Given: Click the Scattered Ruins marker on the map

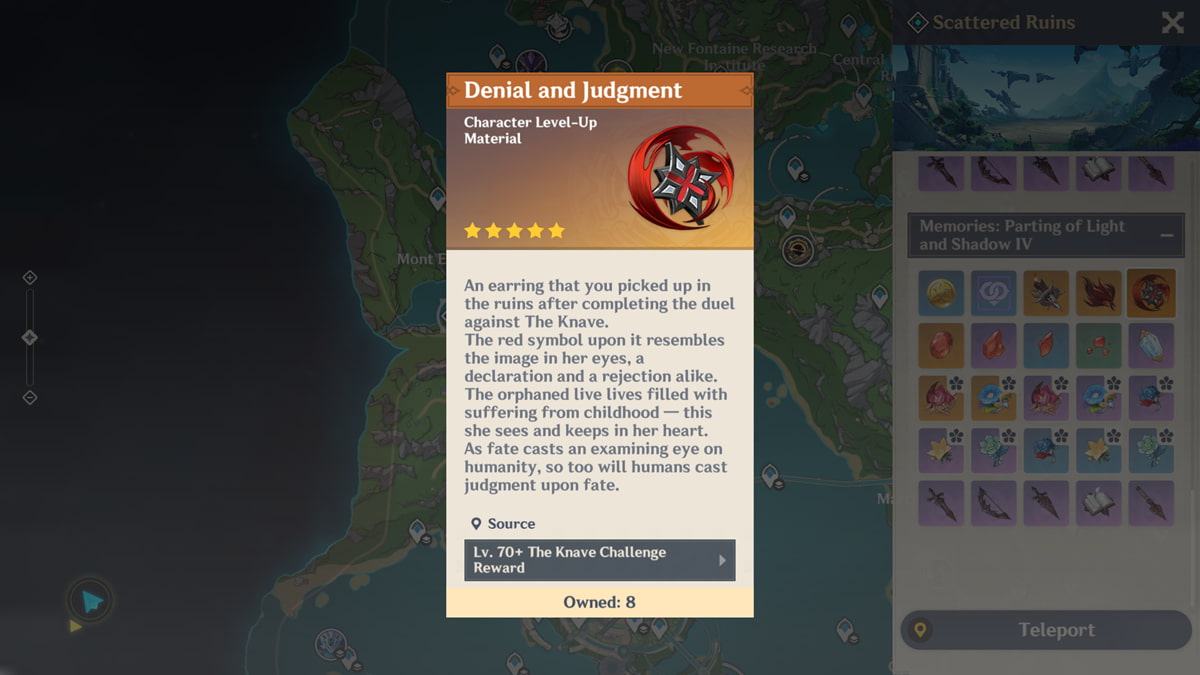Looking at the screenshot, I should pos(797,249).
